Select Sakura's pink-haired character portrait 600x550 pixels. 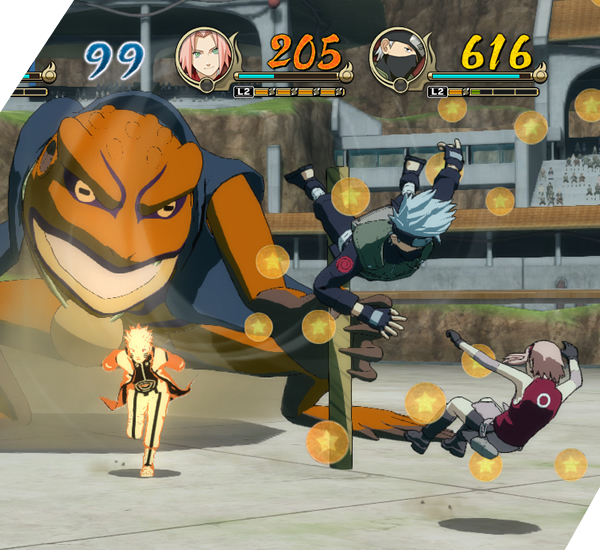pyautogui.click(x=205, y=56)
